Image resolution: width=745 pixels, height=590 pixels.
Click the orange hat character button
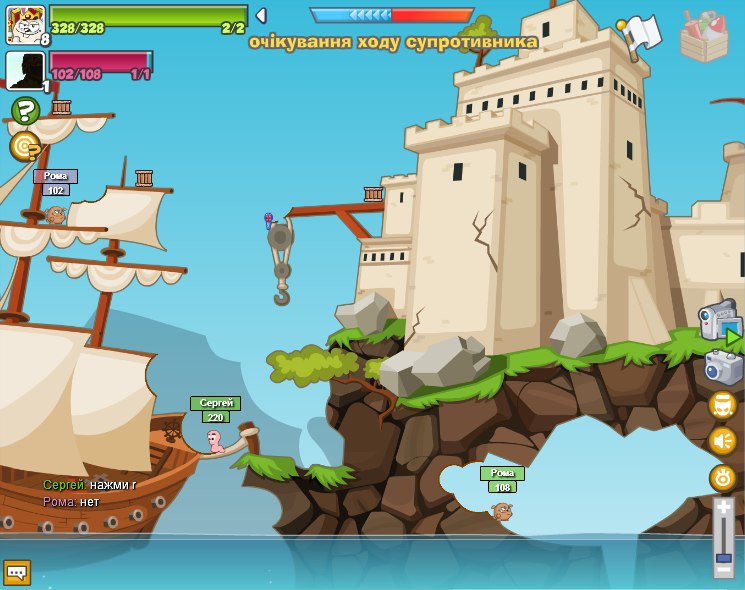click(x=722, y=405)
